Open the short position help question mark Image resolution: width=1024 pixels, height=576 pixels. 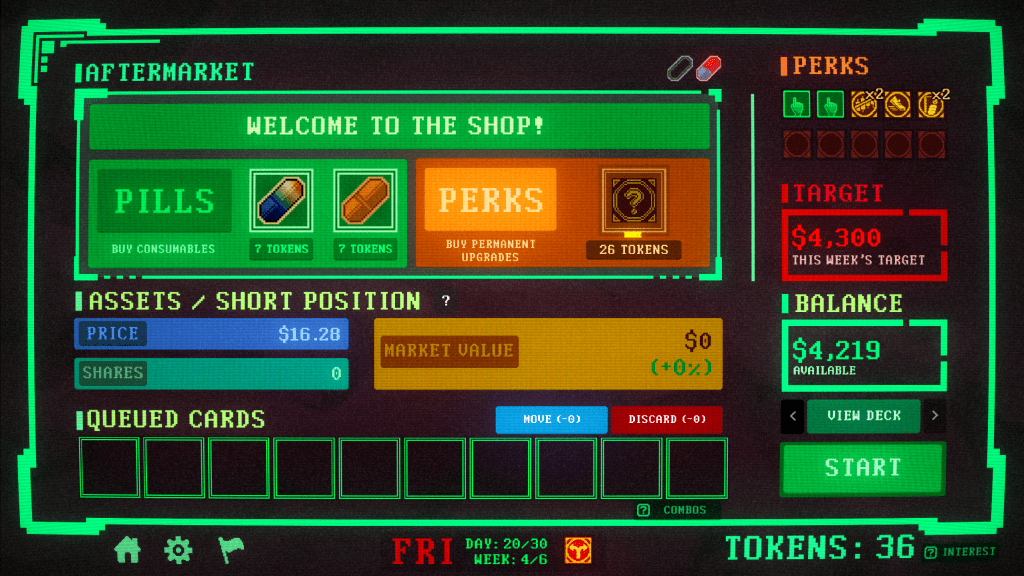(x=446, y=301)
